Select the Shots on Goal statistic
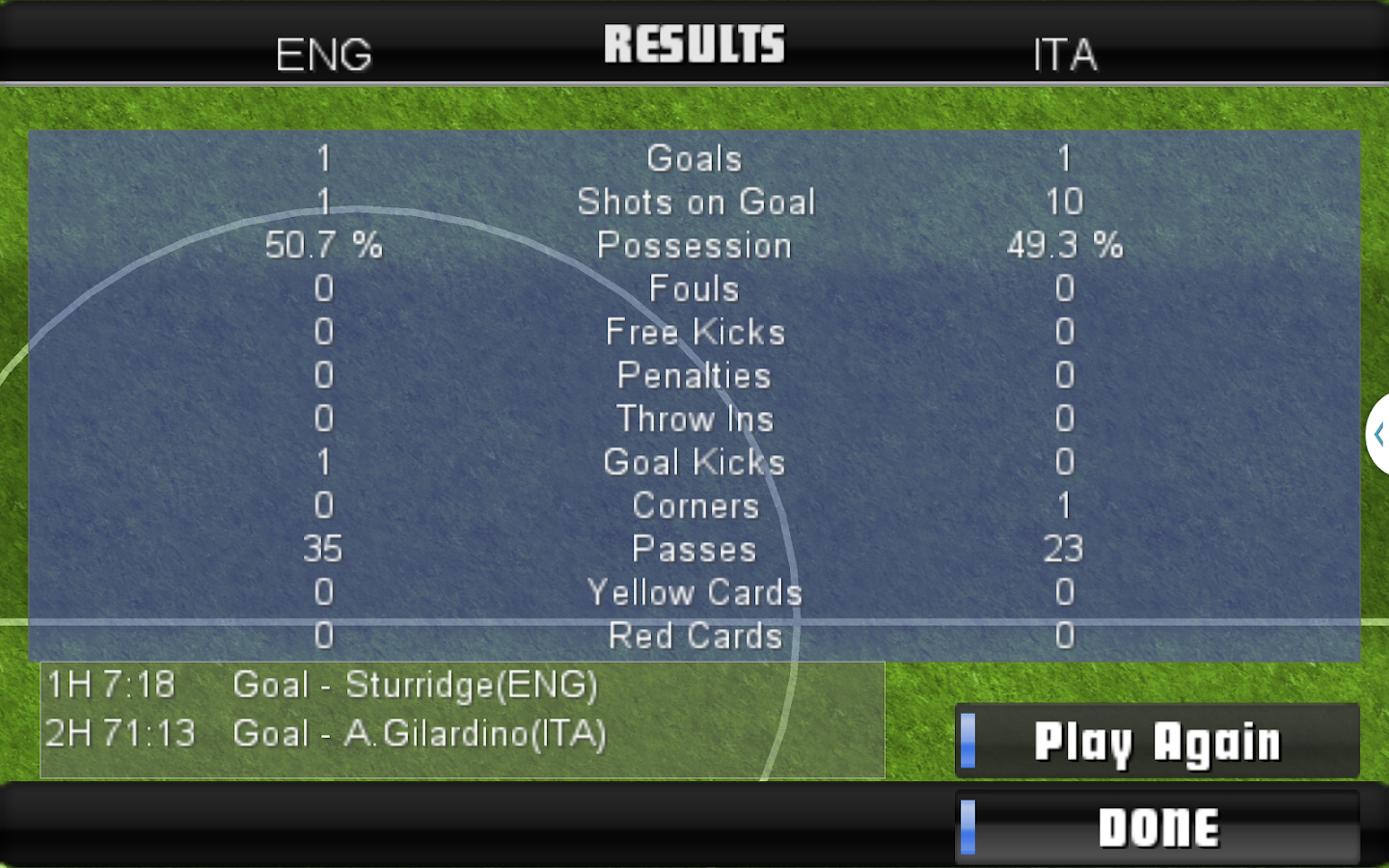Screen dimensions: 1389x868 pyautogui.click(x=694, y=202)
